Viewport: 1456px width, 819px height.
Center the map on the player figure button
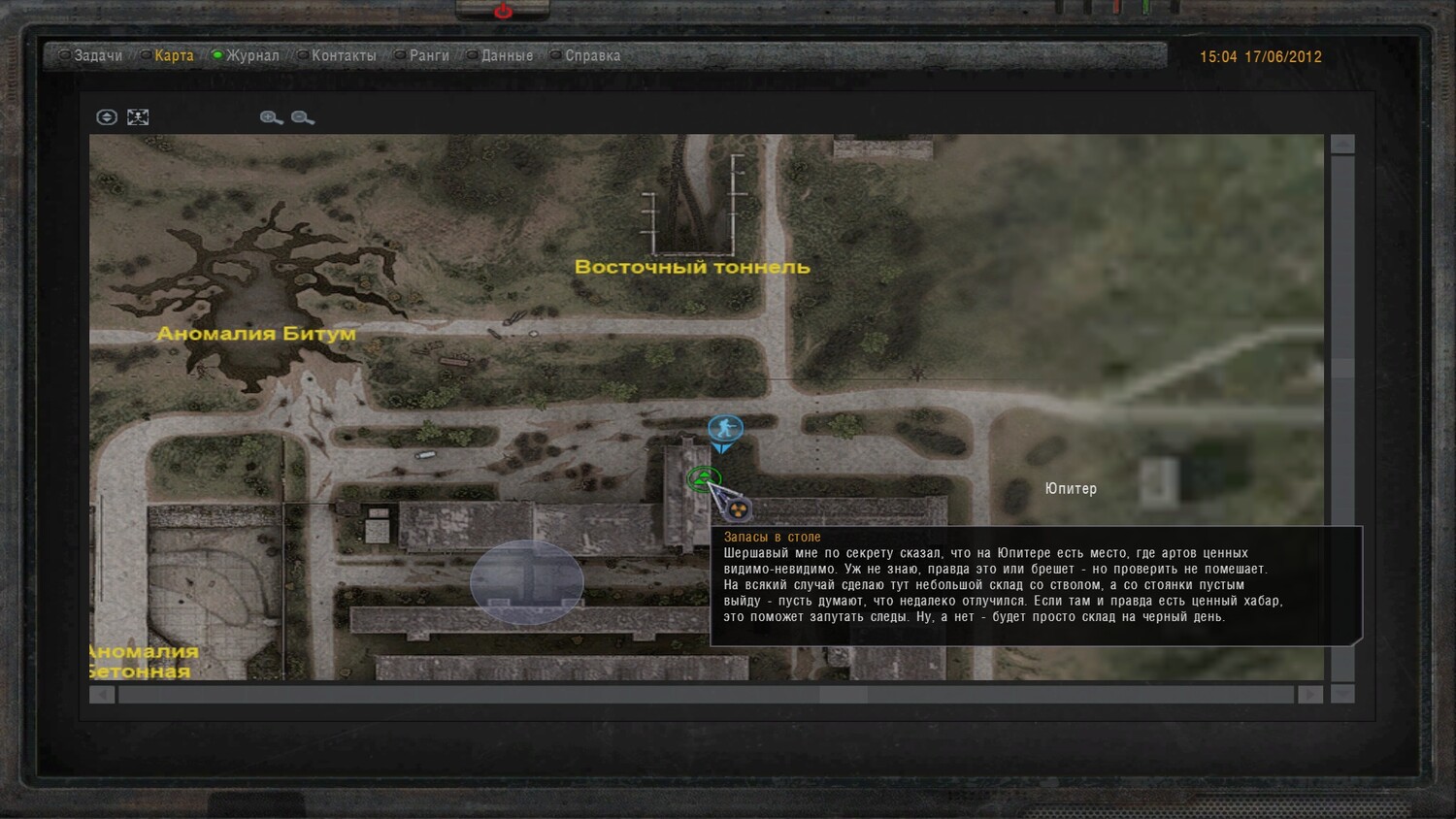[x=138, y=117]
